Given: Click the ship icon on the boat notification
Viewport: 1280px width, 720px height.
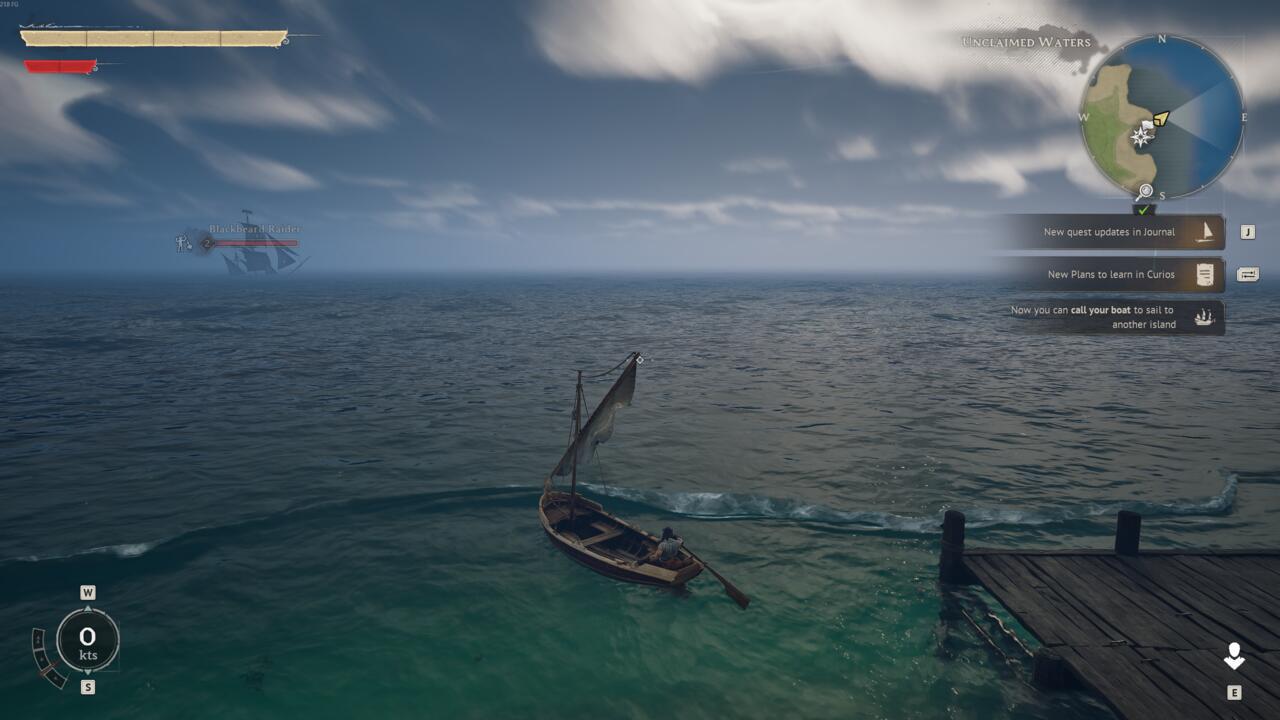Looking at the screenshot, I should click(1205, 317).
